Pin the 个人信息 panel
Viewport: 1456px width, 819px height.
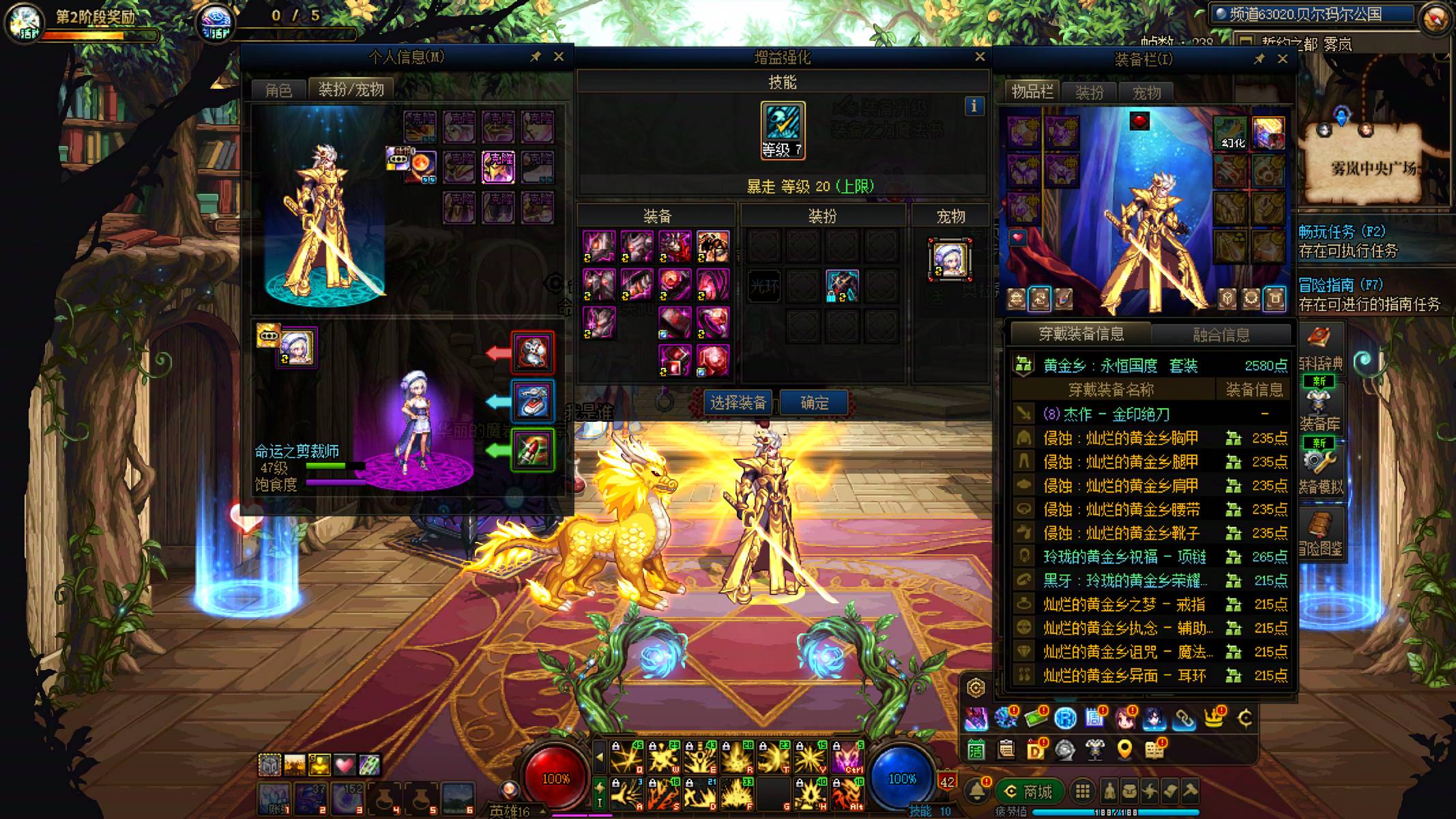[x=536, y=57]
